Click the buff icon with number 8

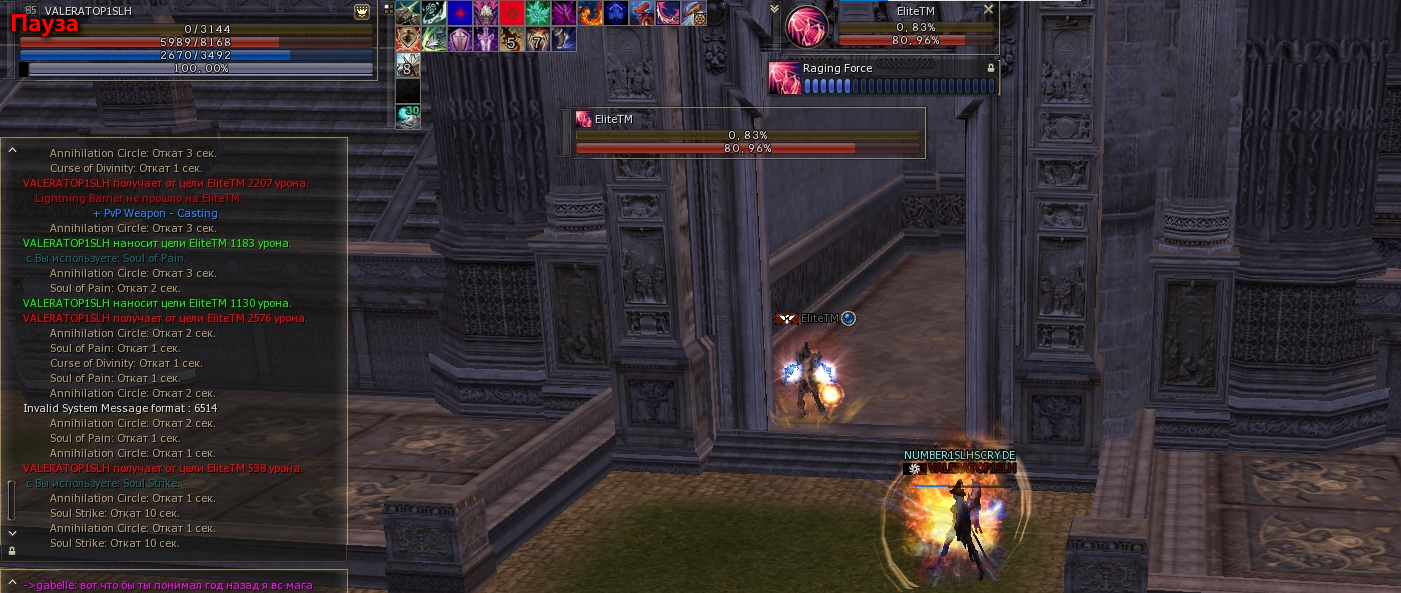[407, 66]
